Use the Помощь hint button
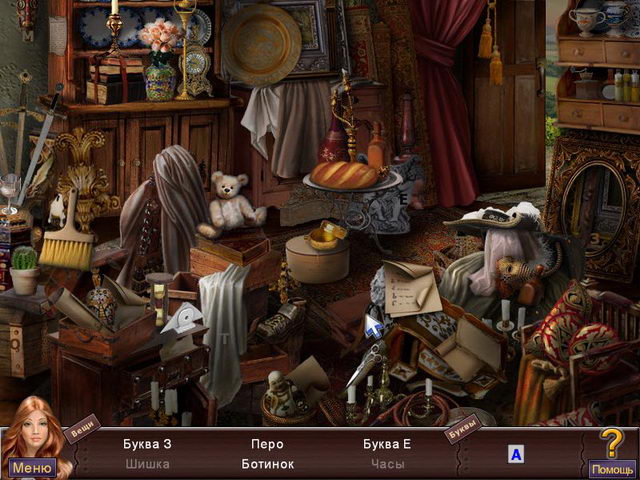This screenshot has height=480, width=640. pyautogui.click(x=611, y=468)
